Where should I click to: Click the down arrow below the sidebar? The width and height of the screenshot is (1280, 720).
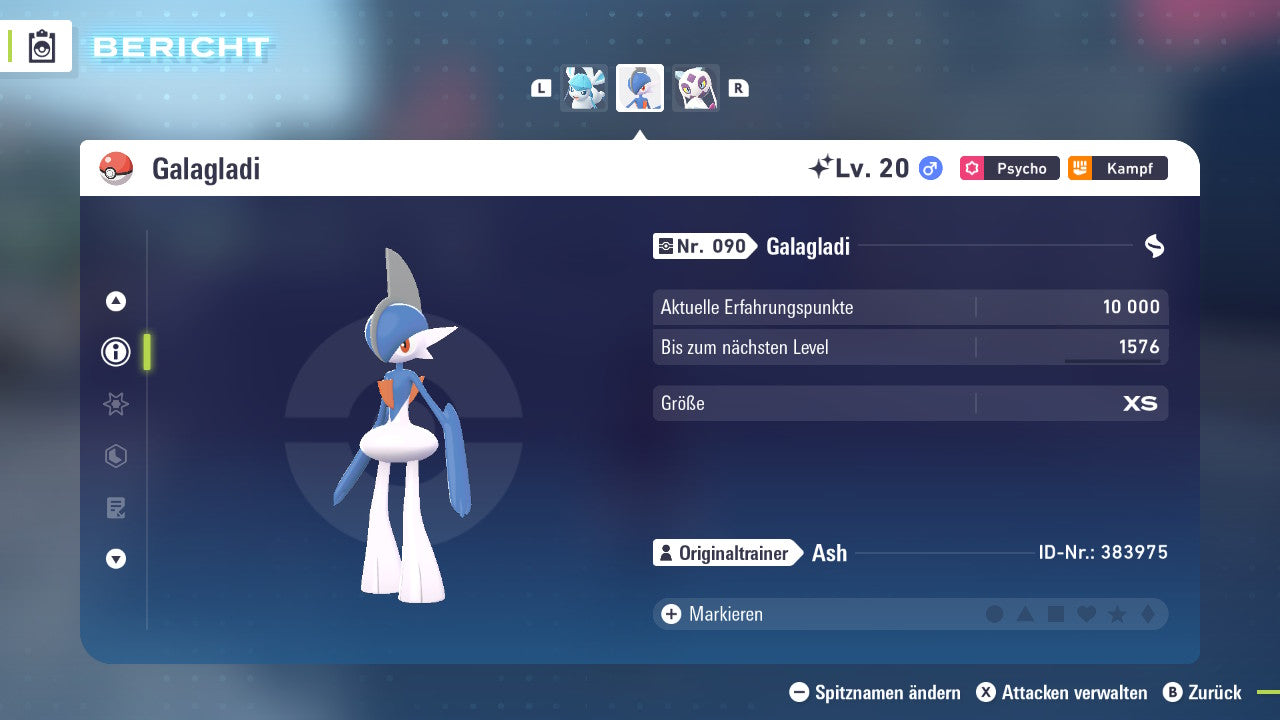(115, 559)
